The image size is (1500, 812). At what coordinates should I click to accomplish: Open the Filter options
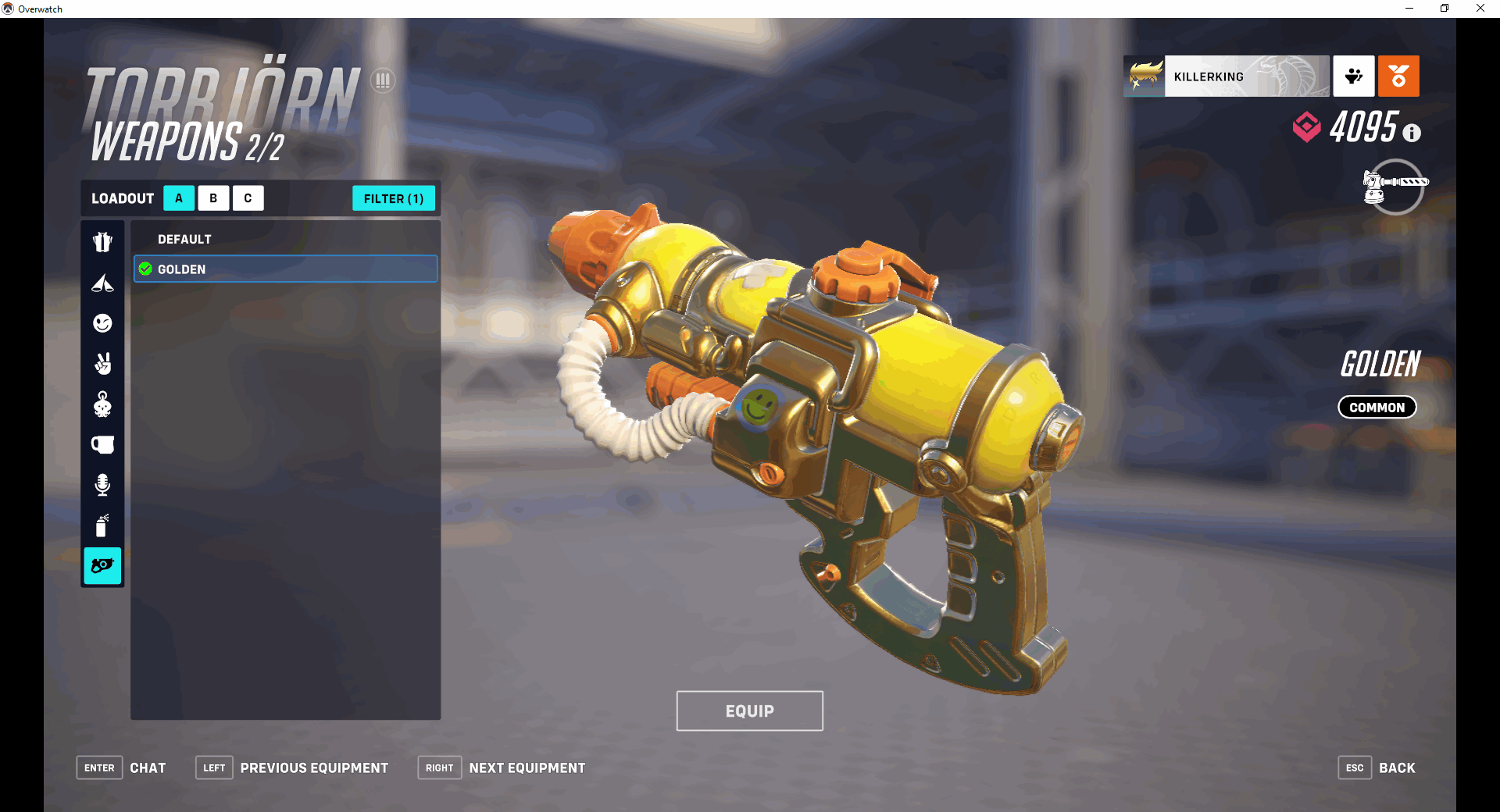394,198
